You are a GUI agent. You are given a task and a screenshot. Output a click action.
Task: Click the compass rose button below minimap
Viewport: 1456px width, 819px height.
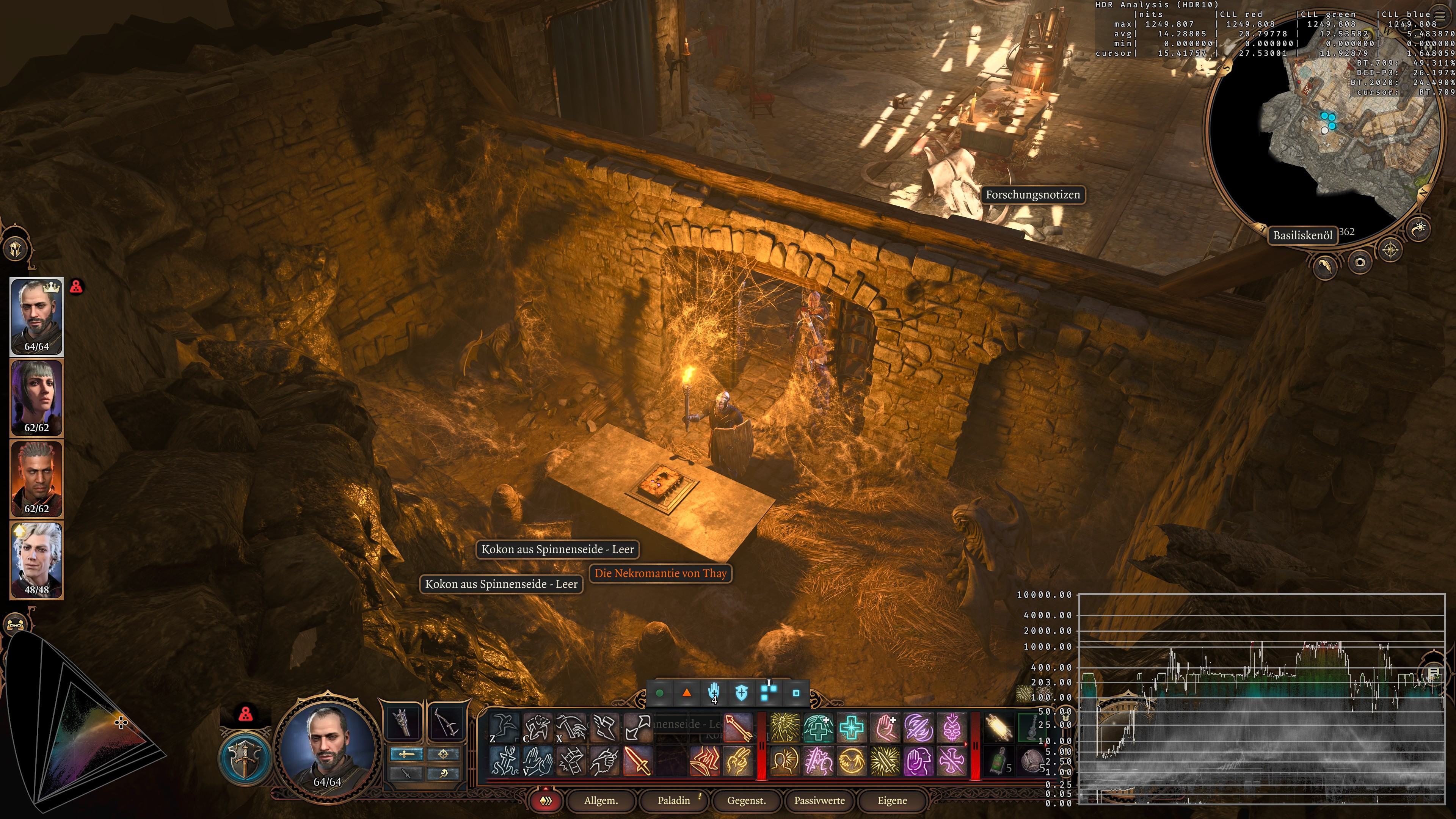1390,249
